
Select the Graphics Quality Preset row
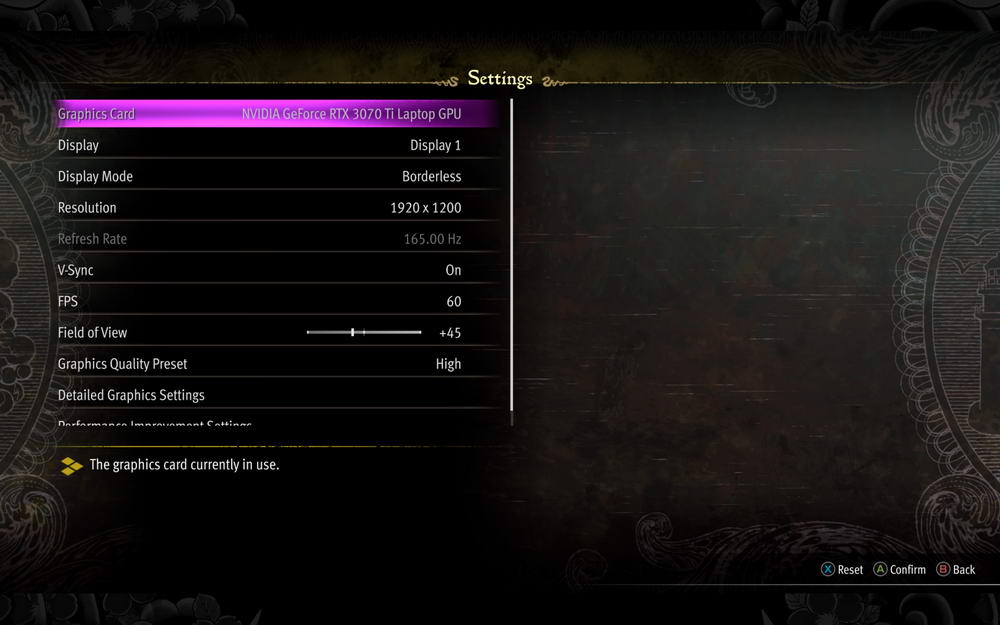(x=260, y=364)
